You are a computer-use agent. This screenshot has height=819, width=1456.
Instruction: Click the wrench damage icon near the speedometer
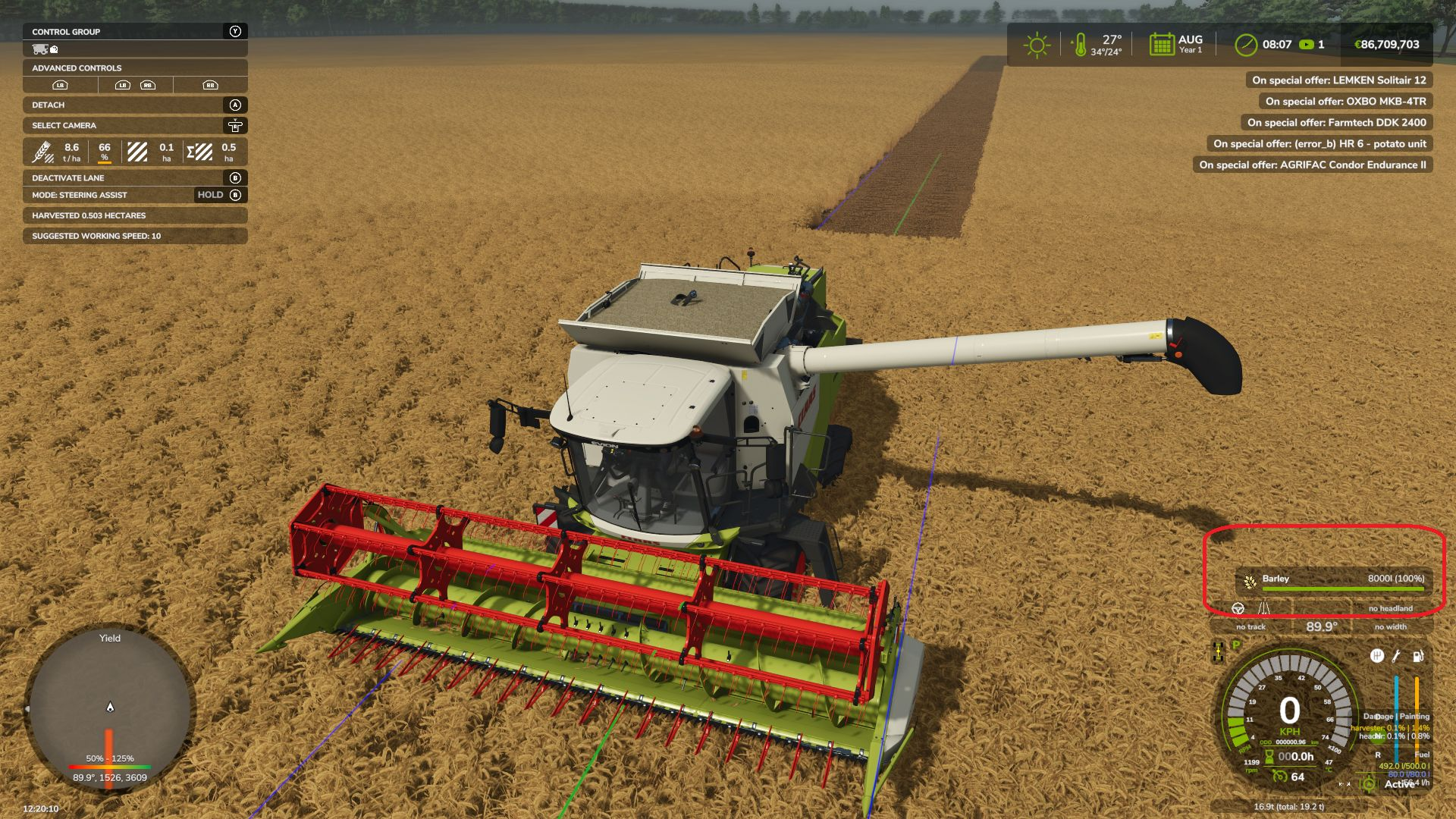(x=1397, y=656)
